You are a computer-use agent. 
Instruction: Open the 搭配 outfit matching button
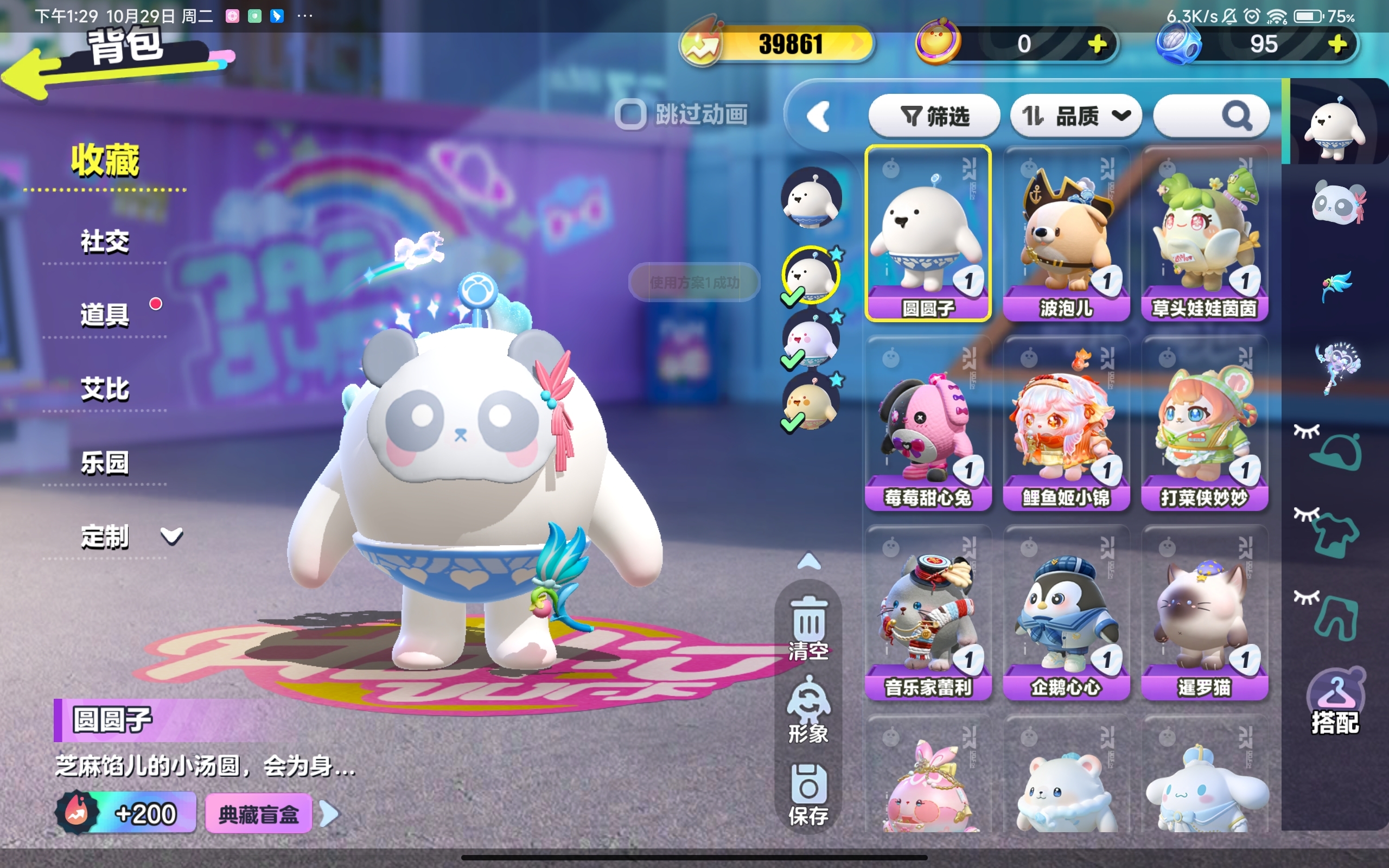coord(1335,703)
